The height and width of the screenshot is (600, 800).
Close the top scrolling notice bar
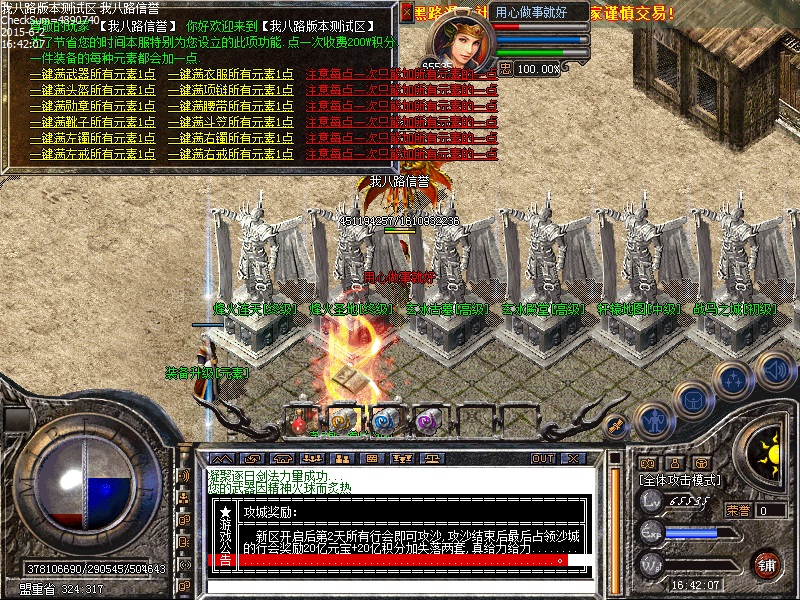click(406, 13)
